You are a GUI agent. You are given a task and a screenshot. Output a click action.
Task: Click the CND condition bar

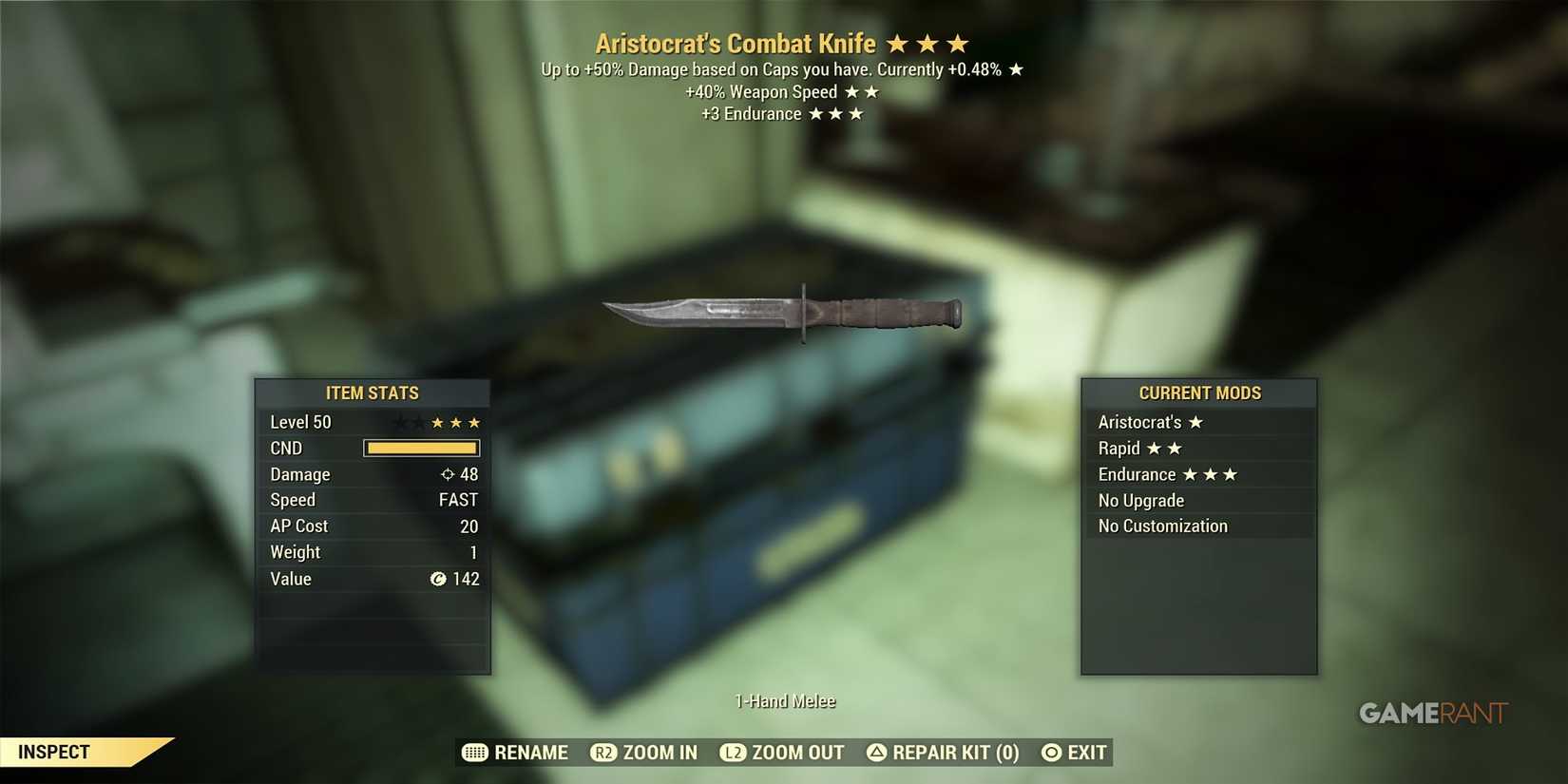point(421,448)
